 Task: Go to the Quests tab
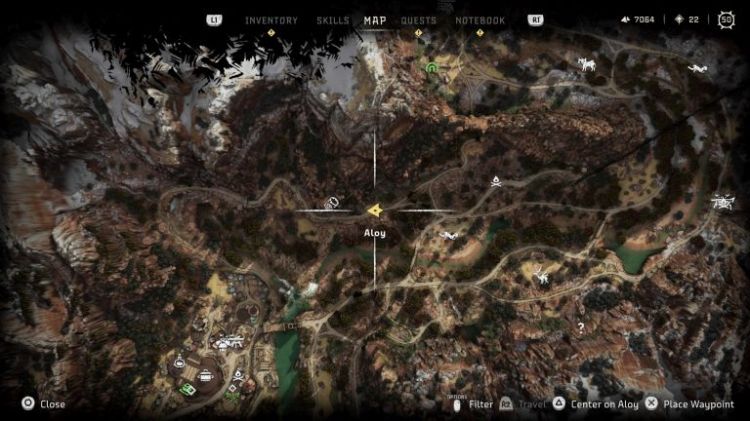click(x=419, y=20)
